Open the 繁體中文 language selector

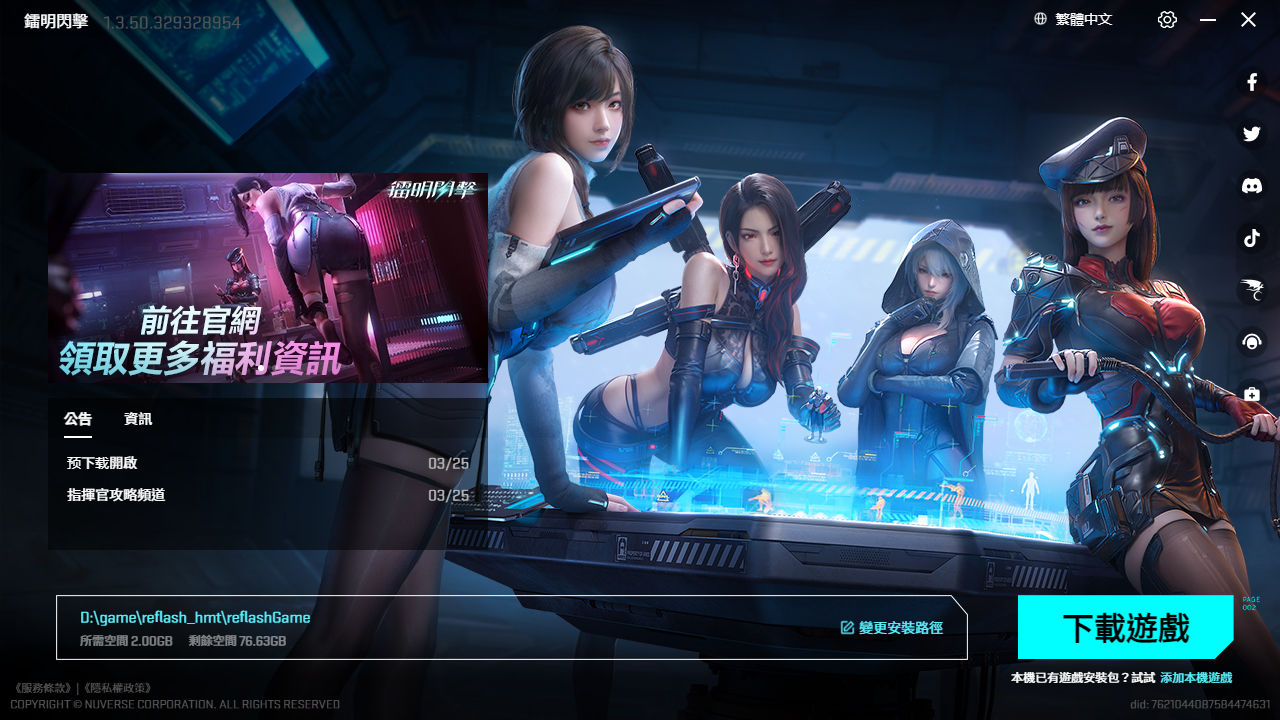[x=1083, y=19]
